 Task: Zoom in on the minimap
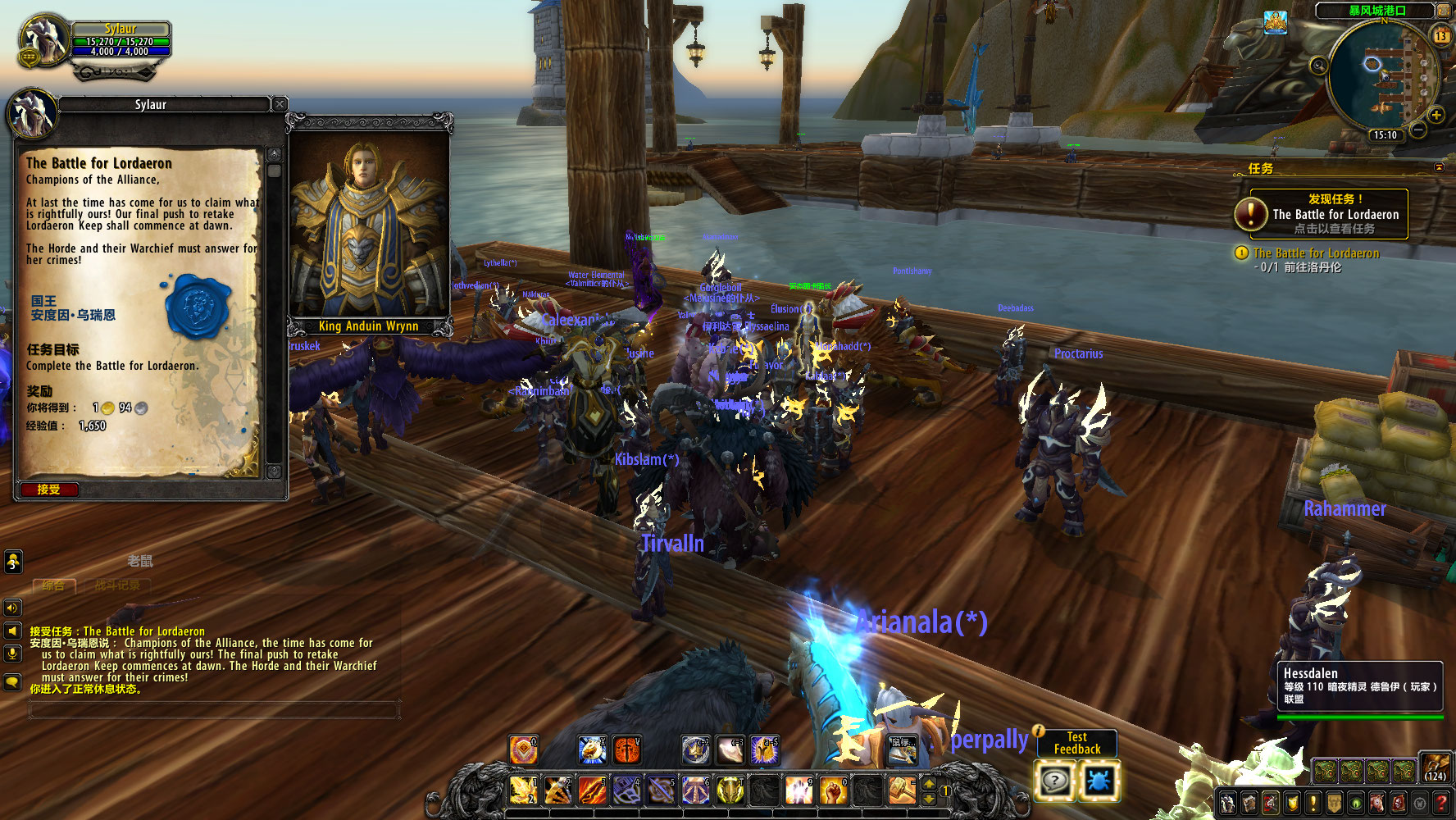(1436, 115)
